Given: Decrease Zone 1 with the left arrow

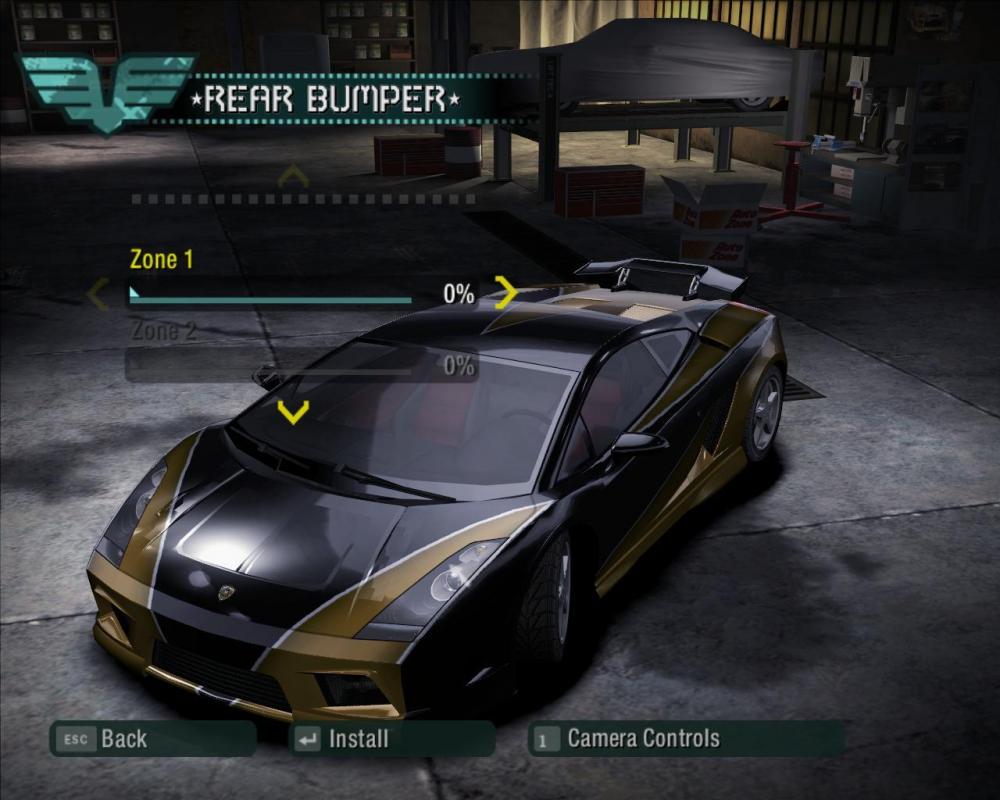Looking at the screenshot, I should click(x=98, y=294).
